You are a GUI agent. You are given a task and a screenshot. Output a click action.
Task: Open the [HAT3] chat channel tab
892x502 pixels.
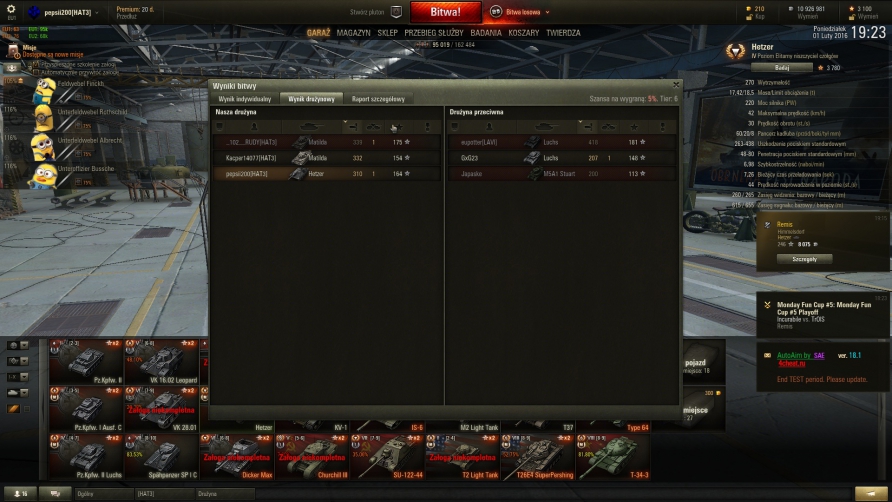[x=147, y=494]
